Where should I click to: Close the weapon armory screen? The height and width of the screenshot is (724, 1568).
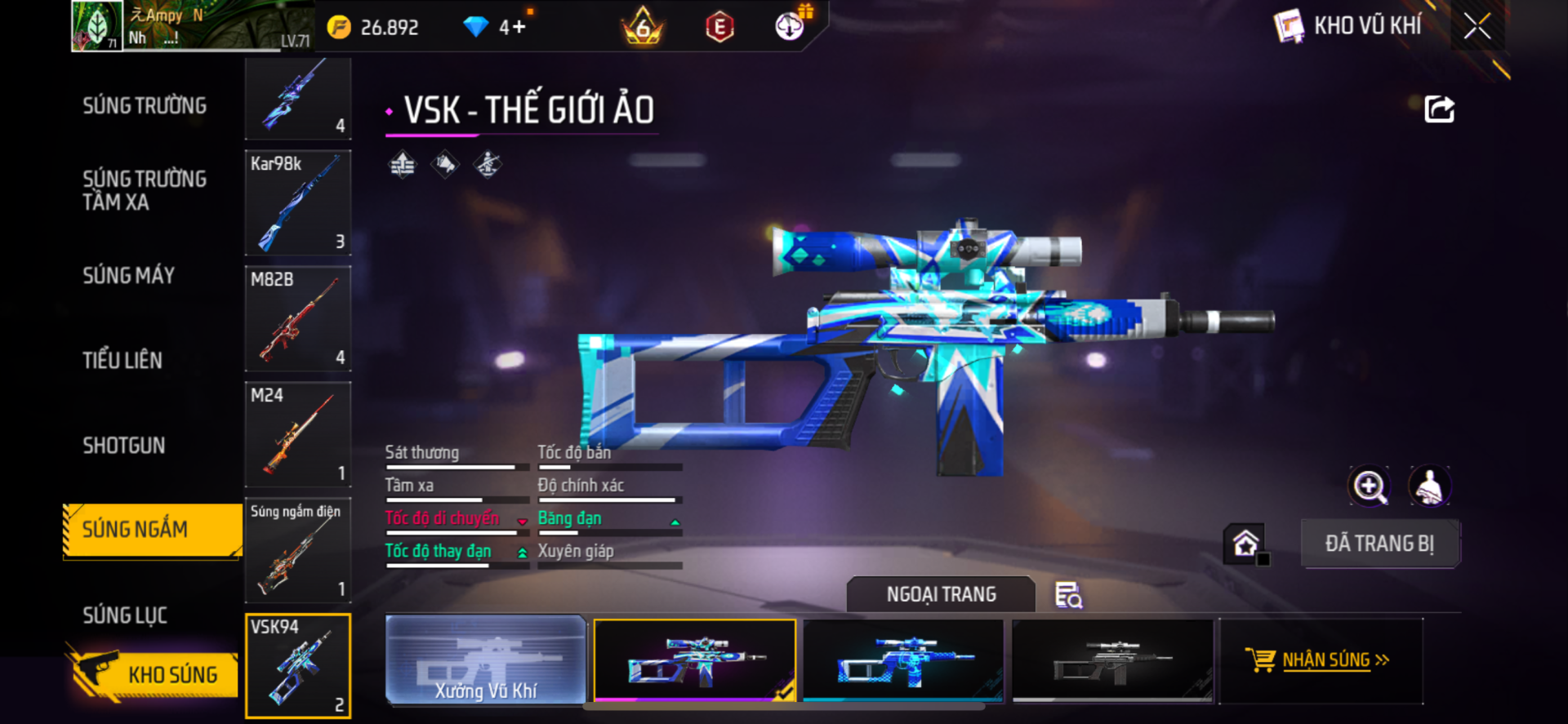(1477, 26)
